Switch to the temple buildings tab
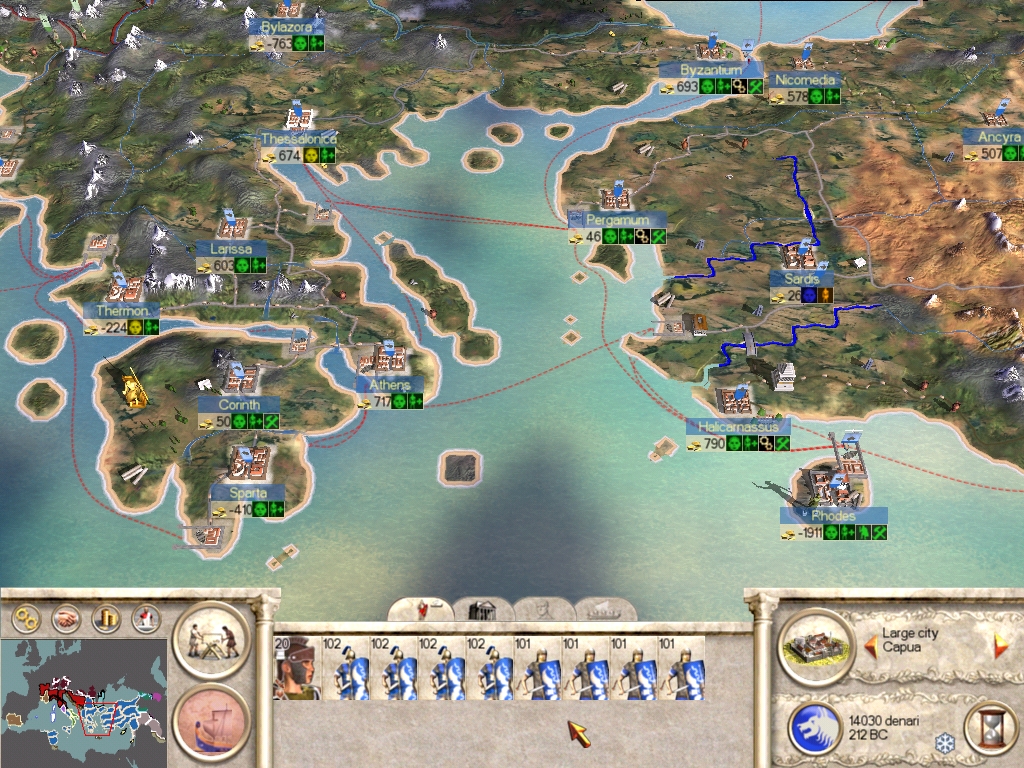Viewport: 1024px width, 768px height. (483, 609)
